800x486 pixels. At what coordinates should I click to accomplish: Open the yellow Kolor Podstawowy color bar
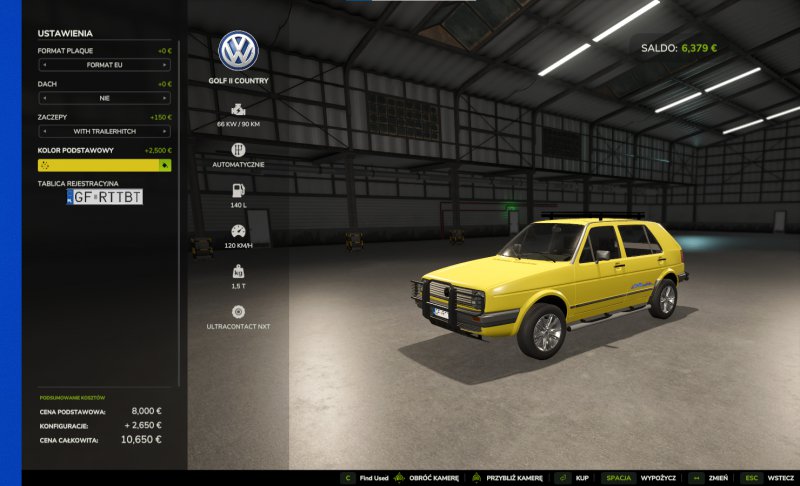click(98, 165)
